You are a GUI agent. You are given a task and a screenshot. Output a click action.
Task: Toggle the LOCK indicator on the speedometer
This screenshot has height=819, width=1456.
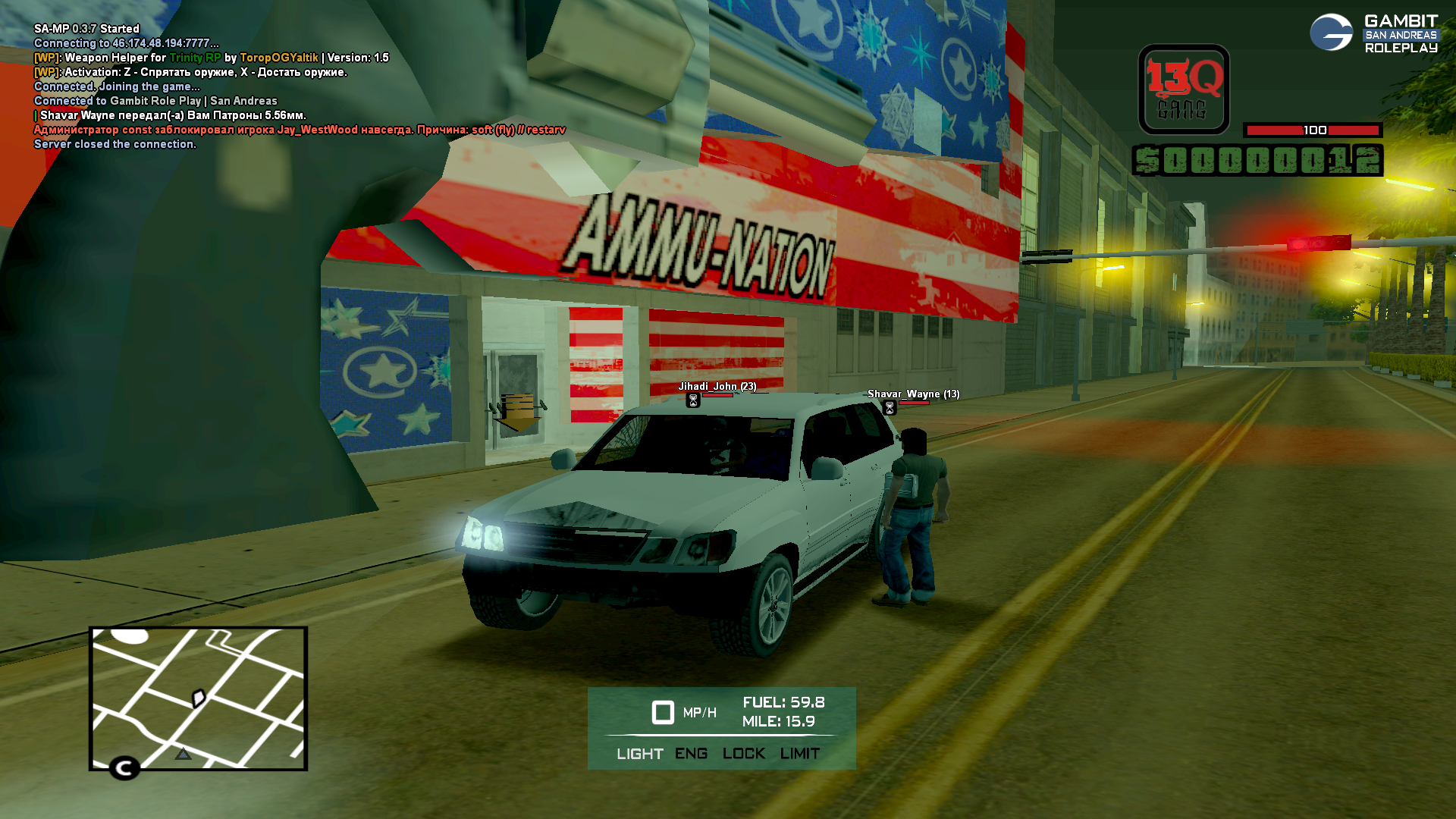point(743,754)
